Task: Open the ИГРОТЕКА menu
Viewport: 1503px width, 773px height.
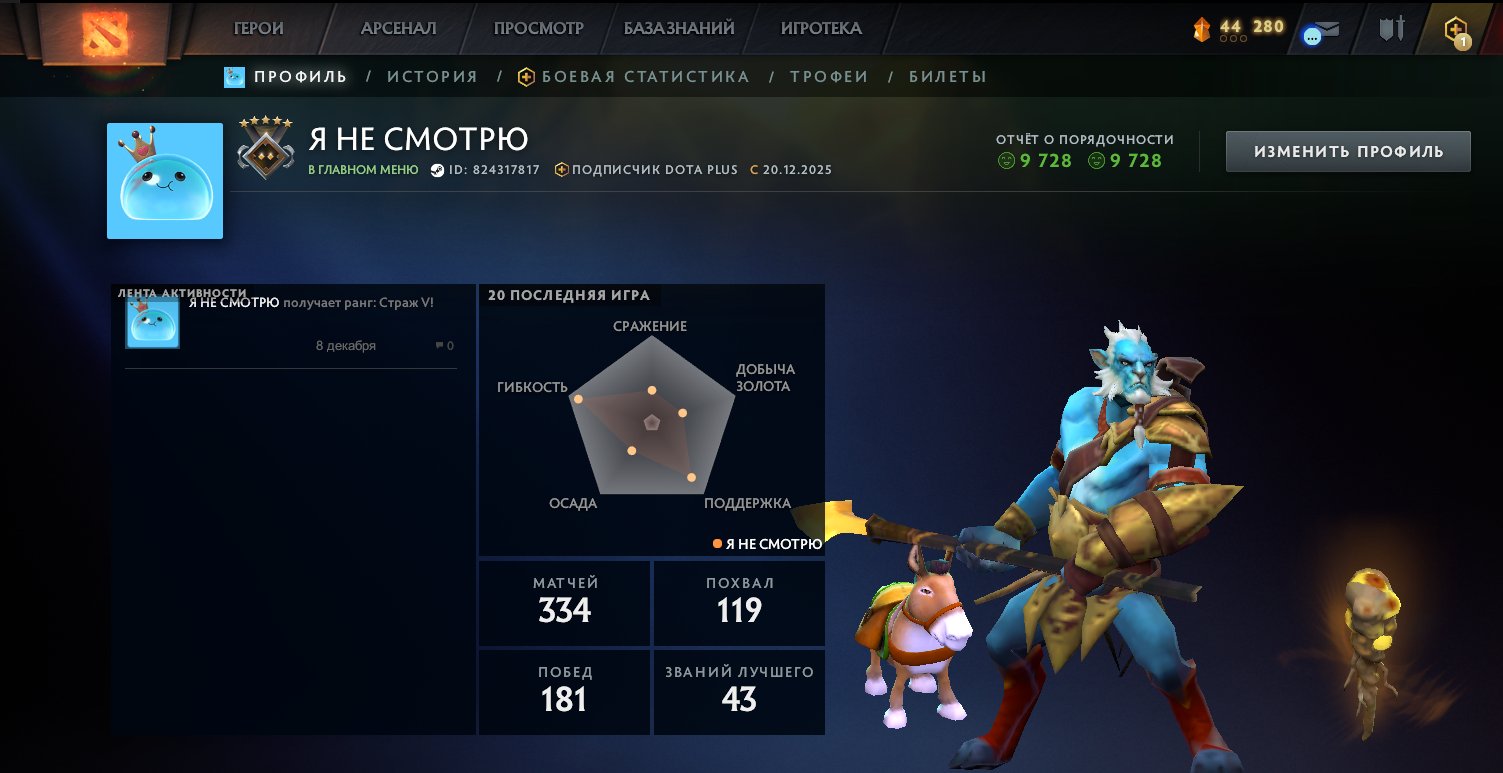Action: tap(820, 27)
